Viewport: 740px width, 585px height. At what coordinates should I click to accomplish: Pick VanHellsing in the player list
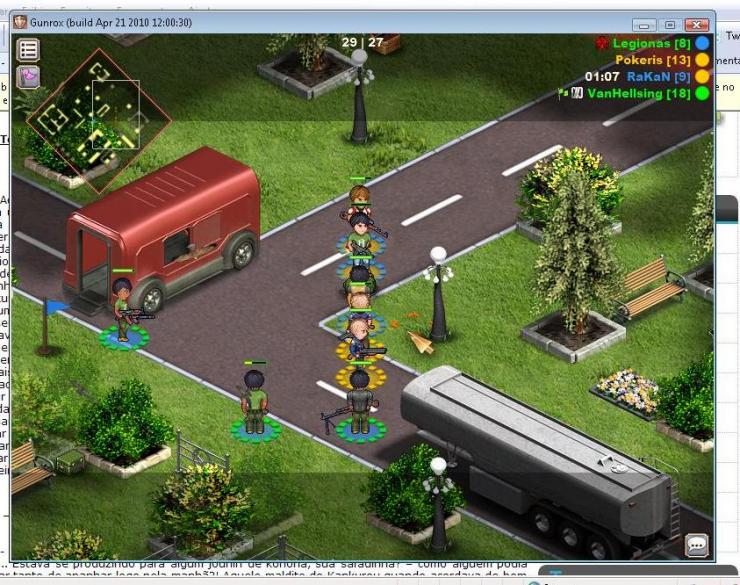tap(638, 93)
